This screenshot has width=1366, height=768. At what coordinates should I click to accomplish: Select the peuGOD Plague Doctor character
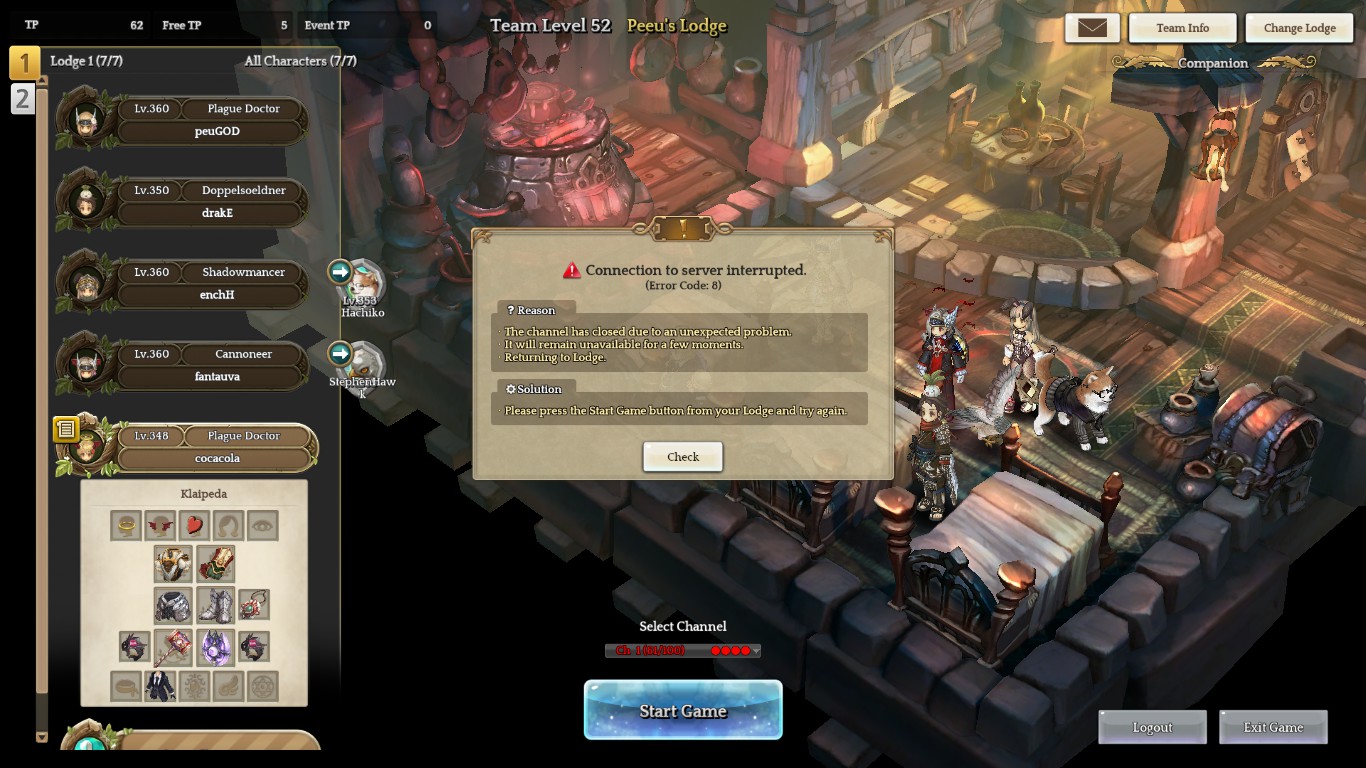pos(210,120)
